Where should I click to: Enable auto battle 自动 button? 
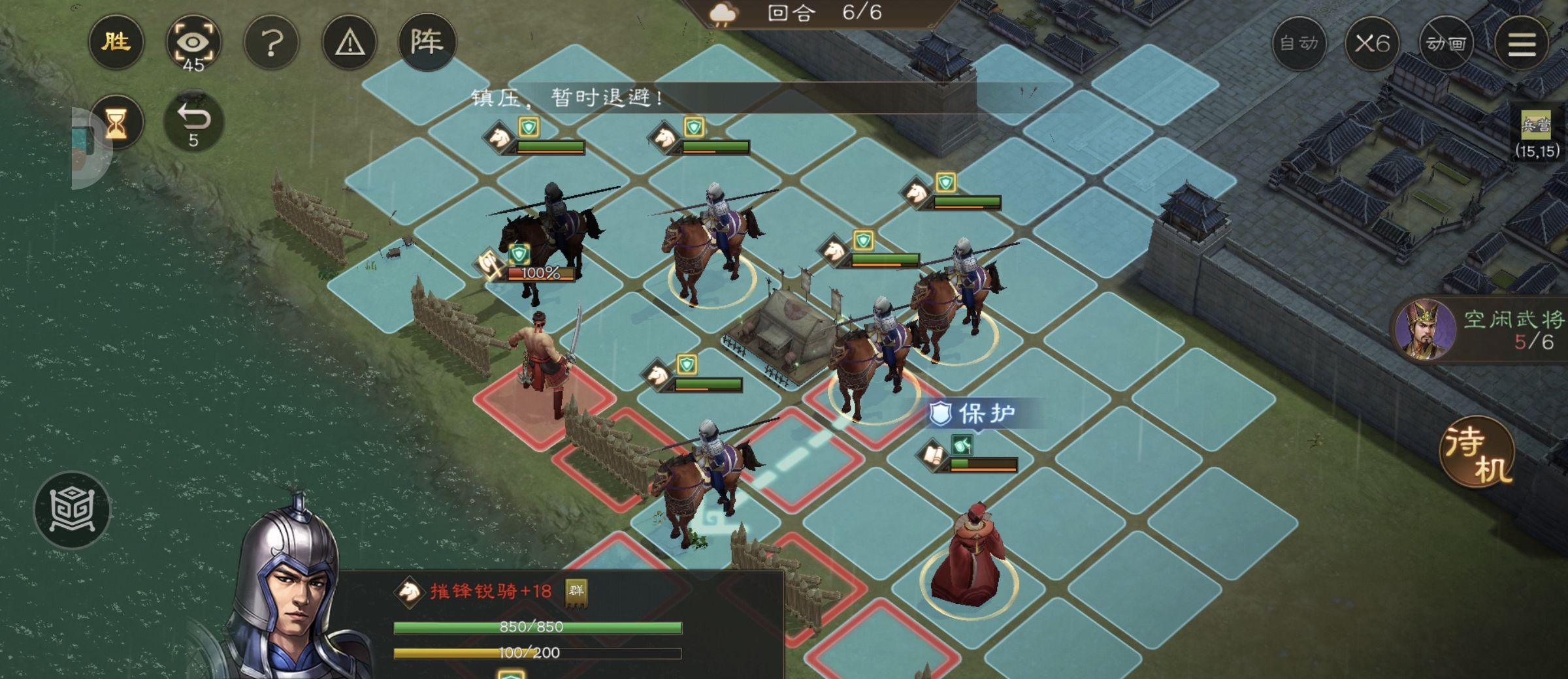pos(1299,44)
